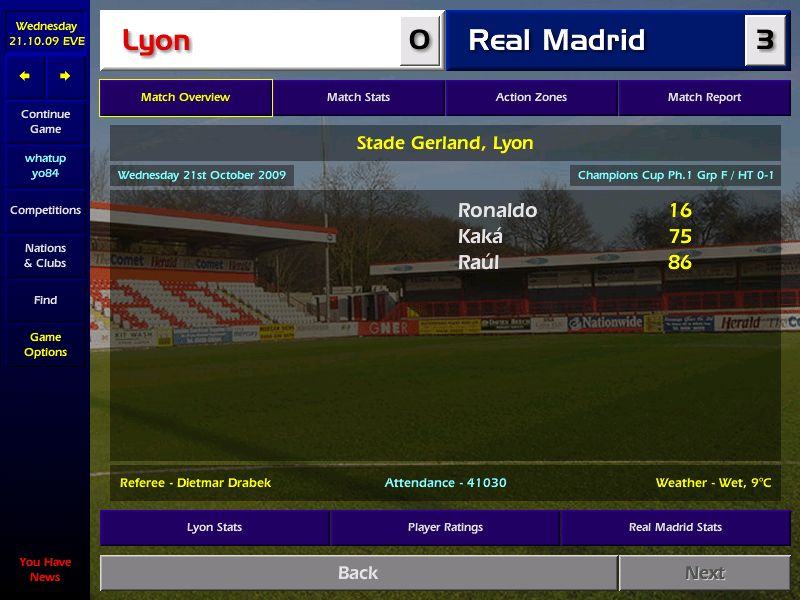Show the Action Zones tab
This screenshot has height=600, width=800.
pos(531,98)
